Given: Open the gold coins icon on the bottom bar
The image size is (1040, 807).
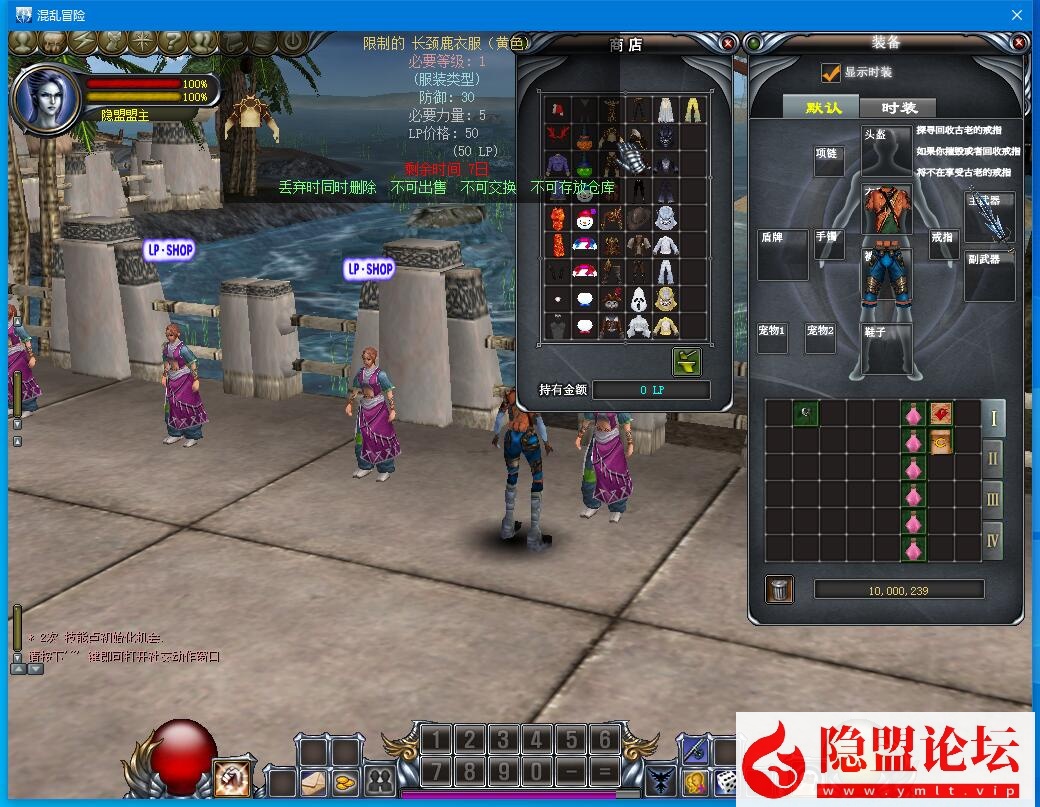Looking at the screenshot, I should 346,781.
